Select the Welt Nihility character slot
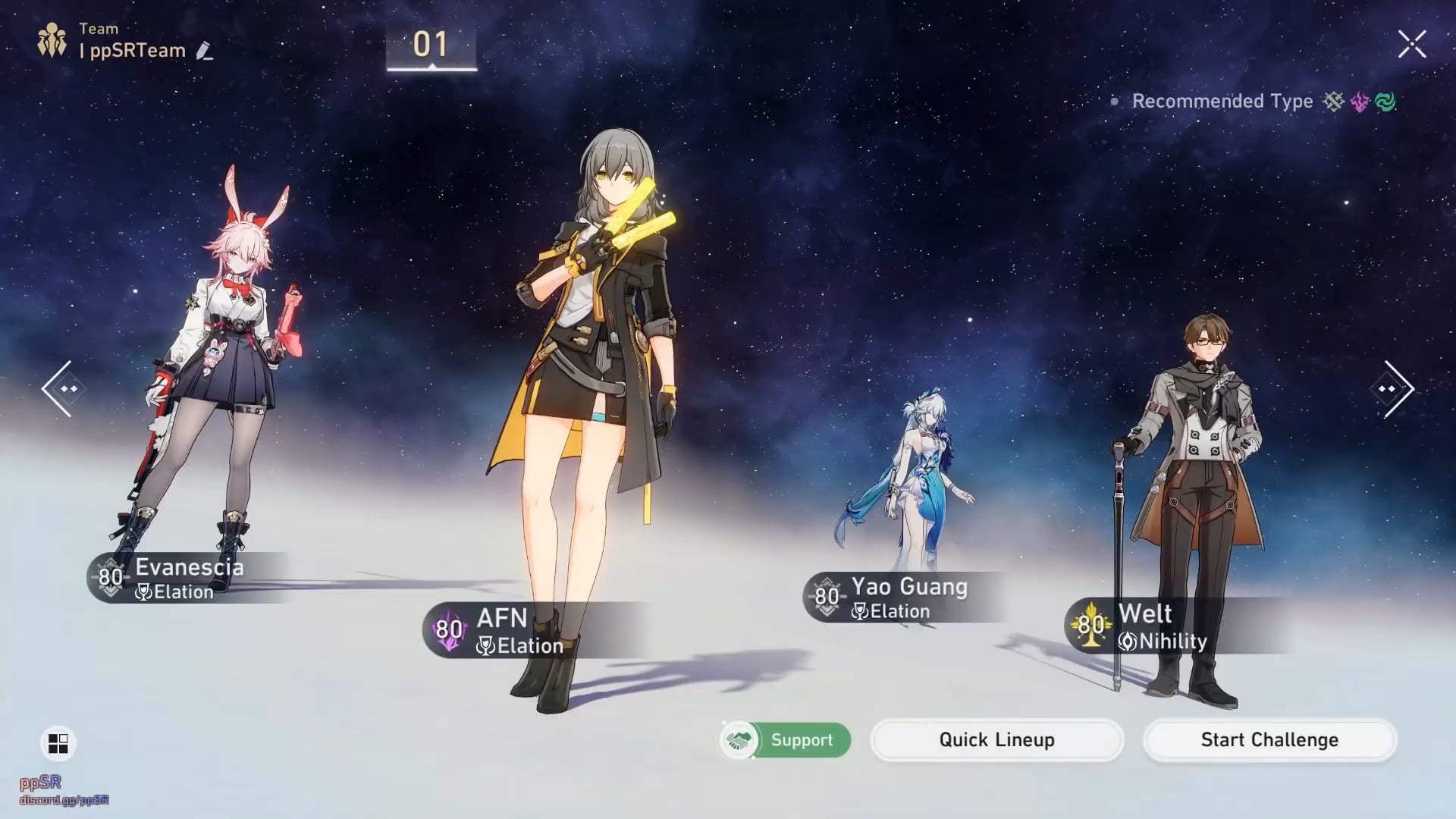 [x=1160, y=626]
